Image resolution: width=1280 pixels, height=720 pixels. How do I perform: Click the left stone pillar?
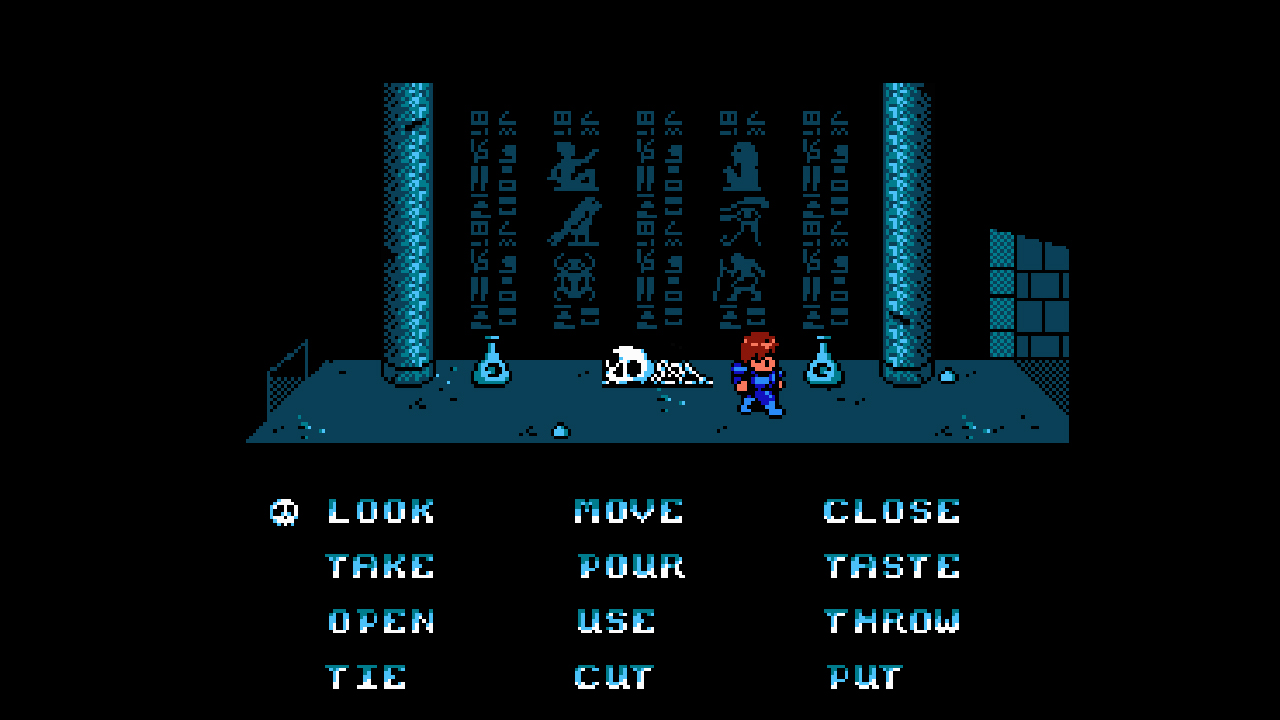(404, 230)
